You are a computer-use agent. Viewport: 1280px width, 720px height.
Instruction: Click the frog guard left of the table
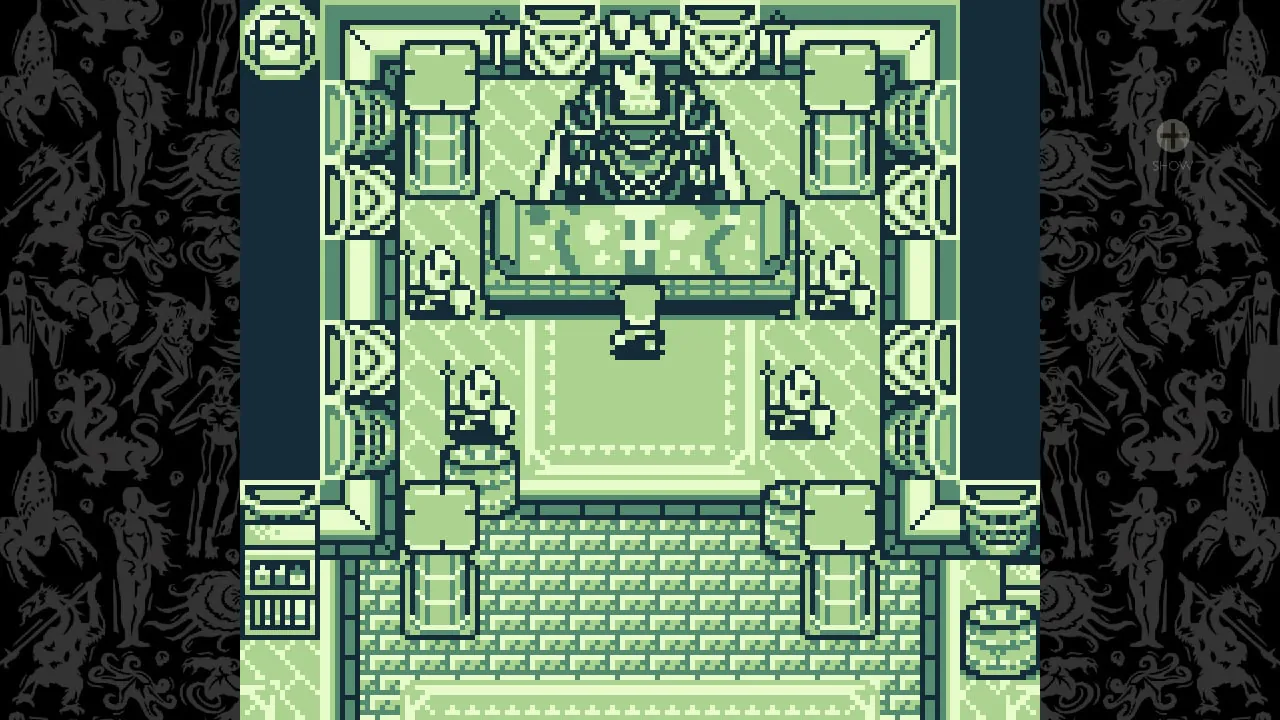[438, 280]
